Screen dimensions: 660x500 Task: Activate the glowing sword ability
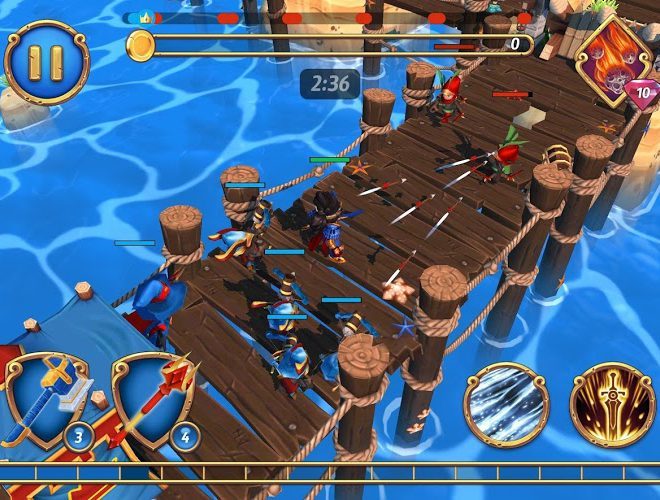click(612, 405)
